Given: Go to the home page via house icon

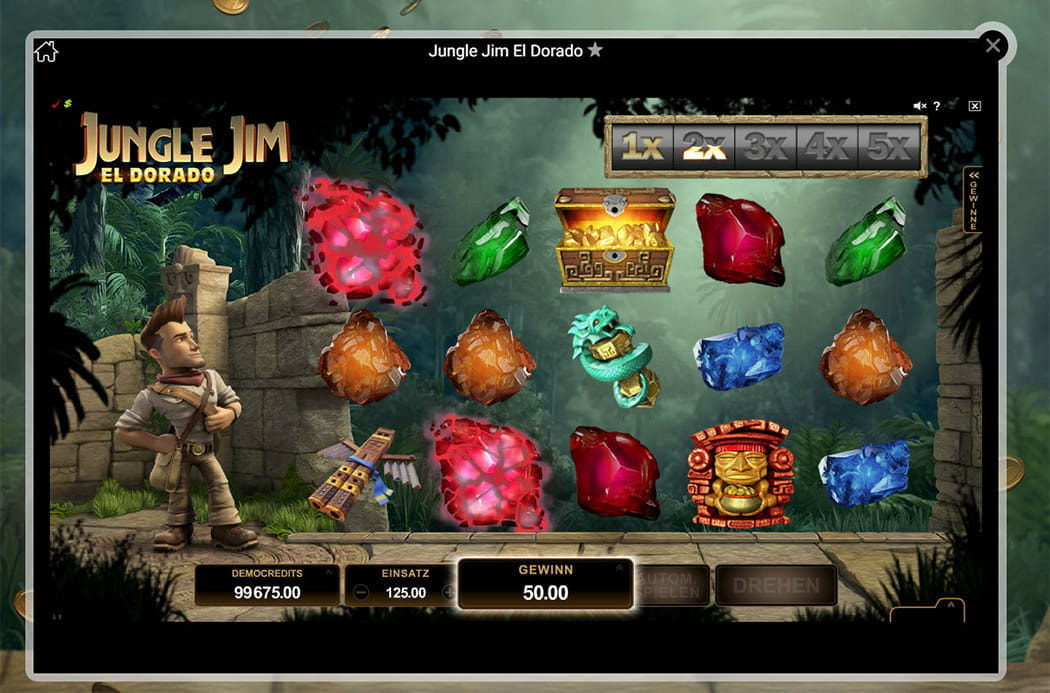Looking at the screenshot, I should 46,51.
